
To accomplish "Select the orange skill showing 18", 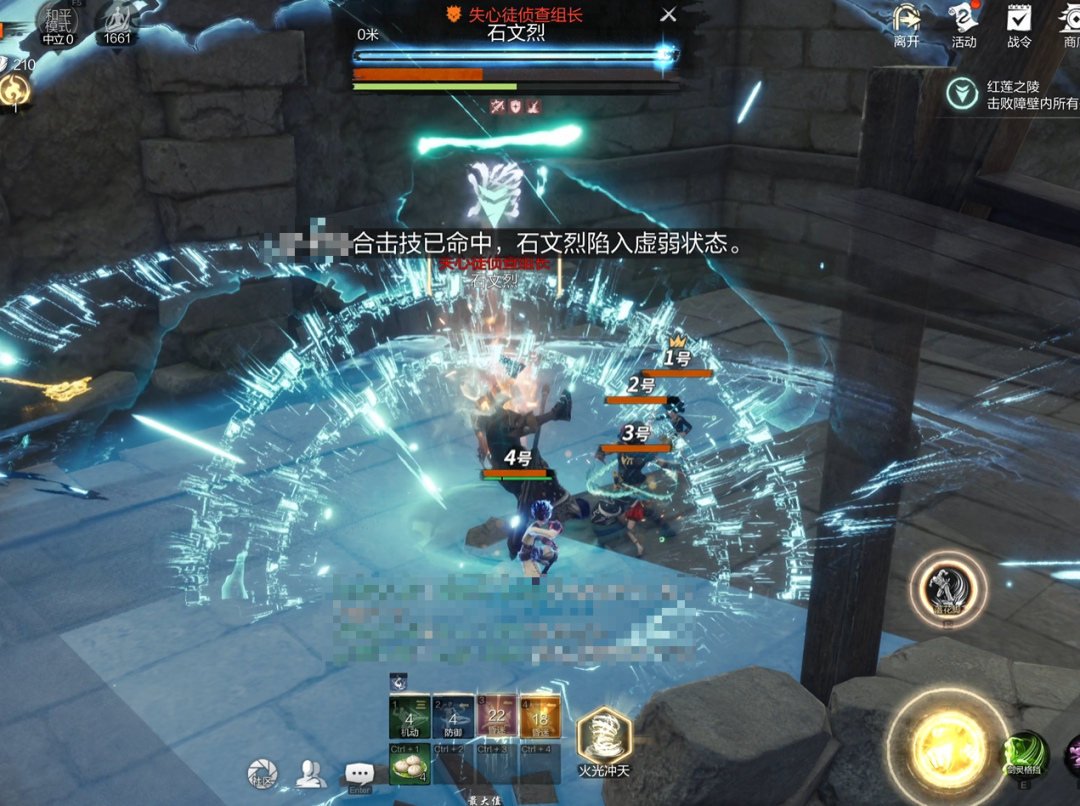I will click(539, 716).
